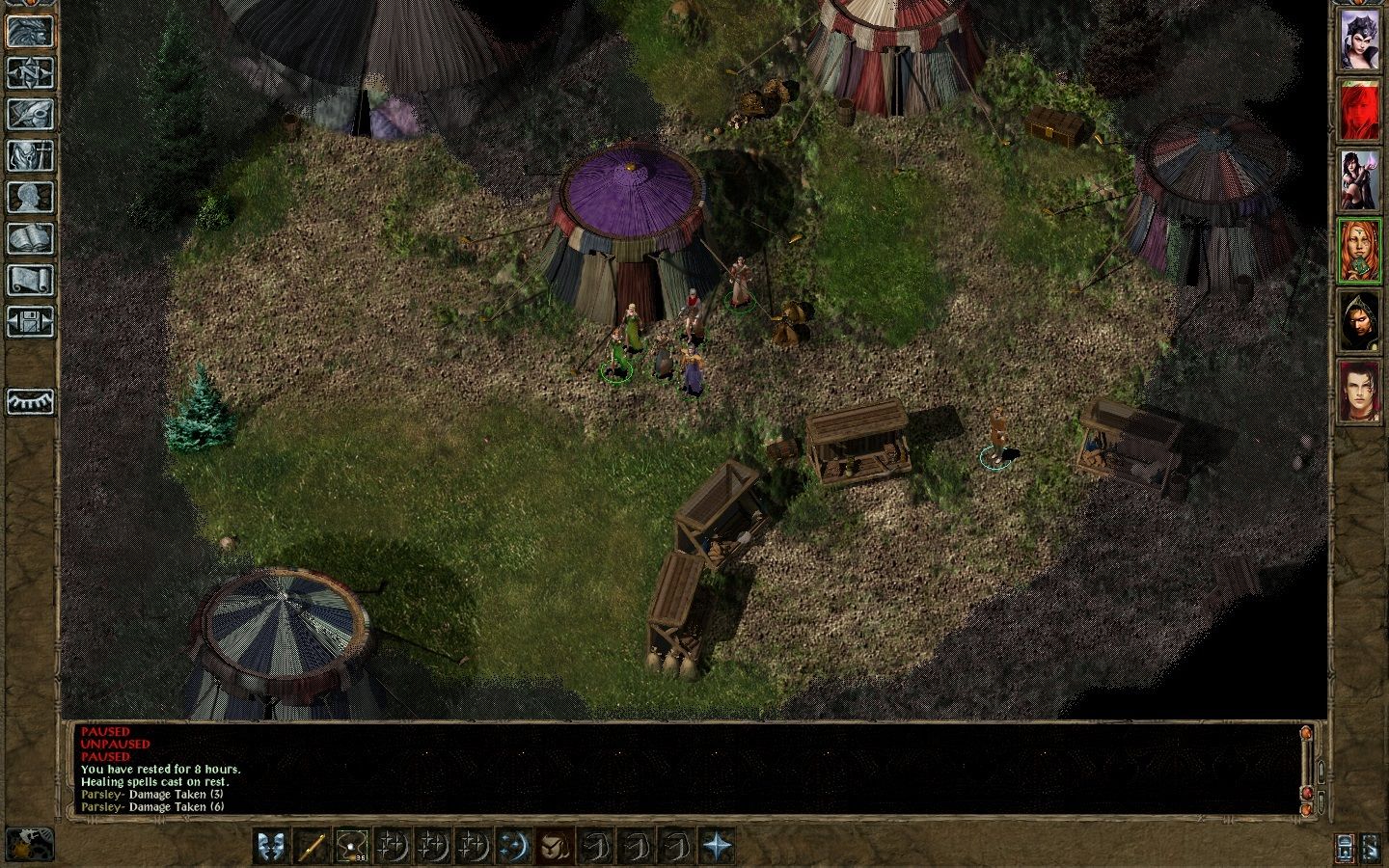Select the red-haired woman's highlighted portrait
This screenshot has width=1389, height=868.
pyautogui.click(x=1358, y=251)
